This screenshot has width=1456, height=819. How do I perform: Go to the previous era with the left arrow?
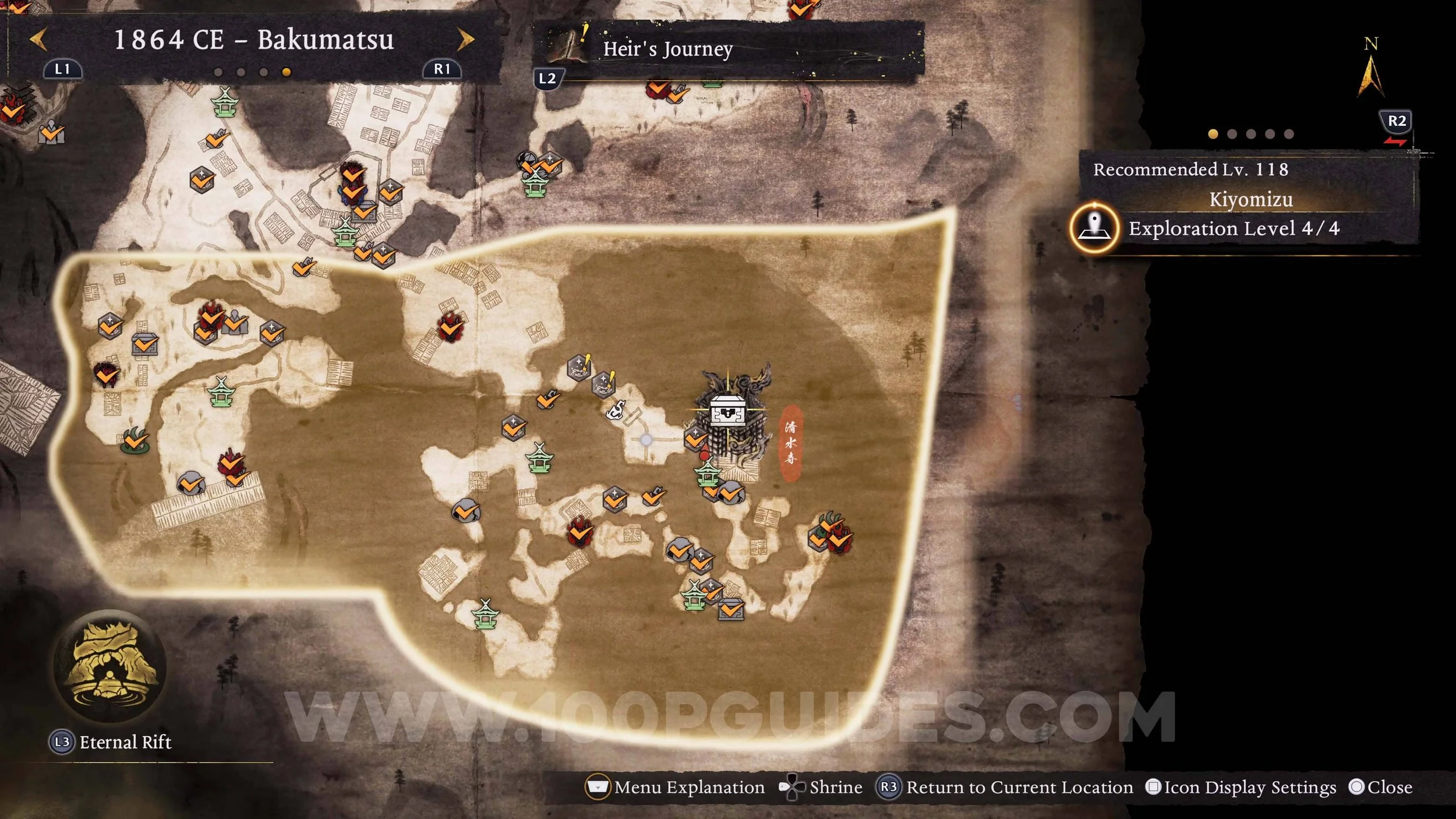(38, 40)
